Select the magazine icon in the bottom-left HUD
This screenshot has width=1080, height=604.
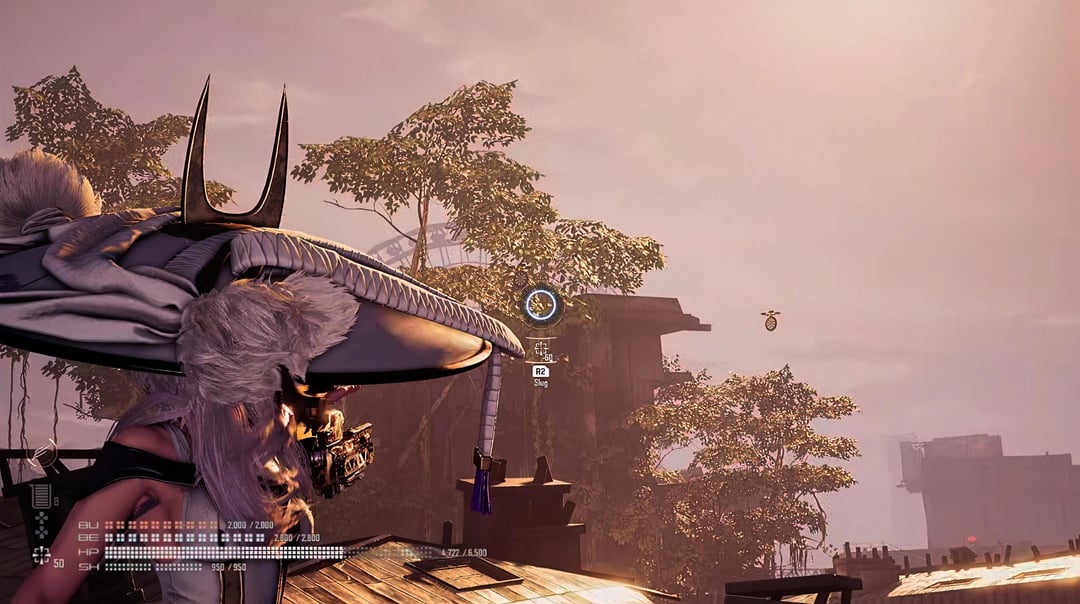click(41, 495)
